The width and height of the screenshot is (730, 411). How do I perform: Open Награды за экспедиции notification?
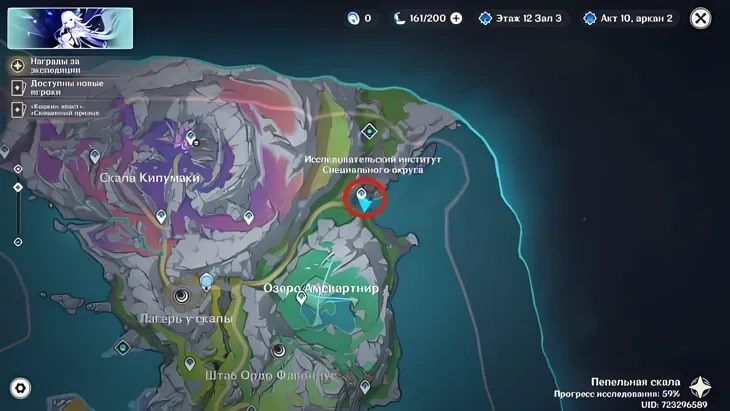tap(18, 65)
